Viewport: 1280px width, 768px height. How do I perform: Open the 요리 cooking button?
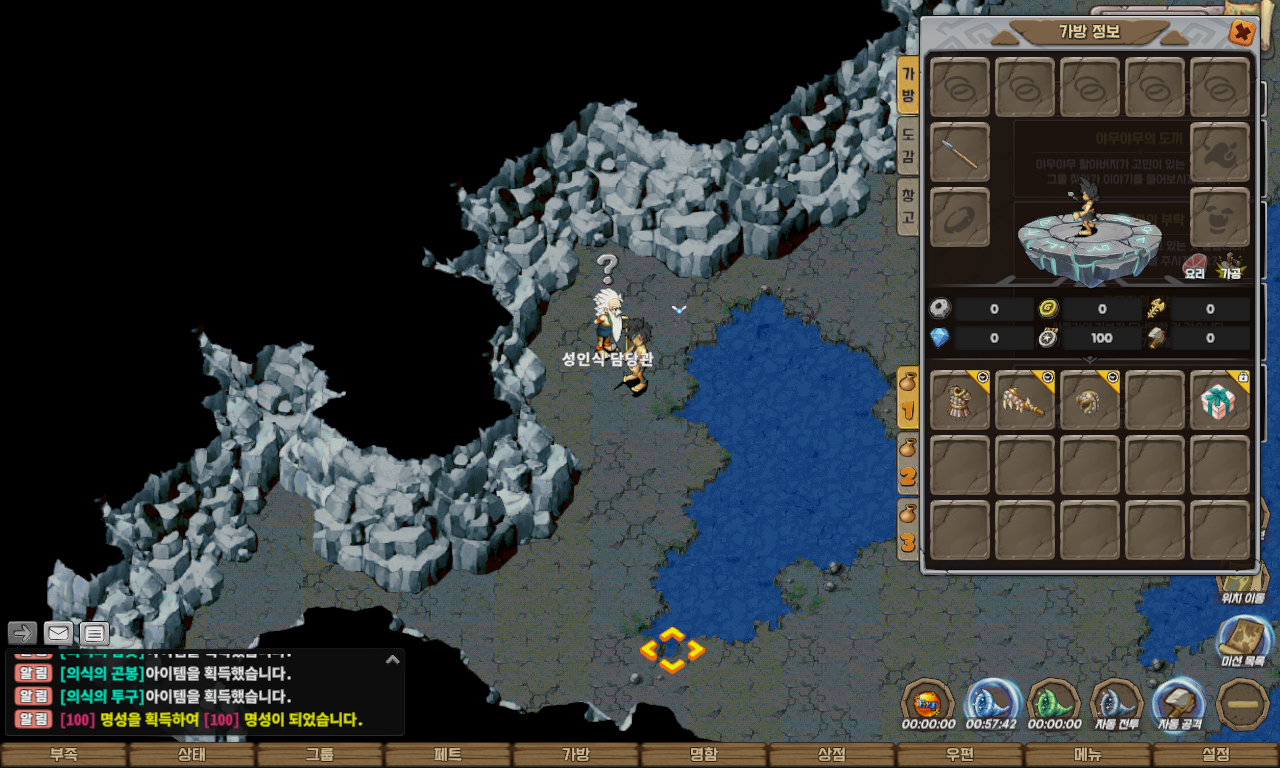click(x=1194, y=266)
